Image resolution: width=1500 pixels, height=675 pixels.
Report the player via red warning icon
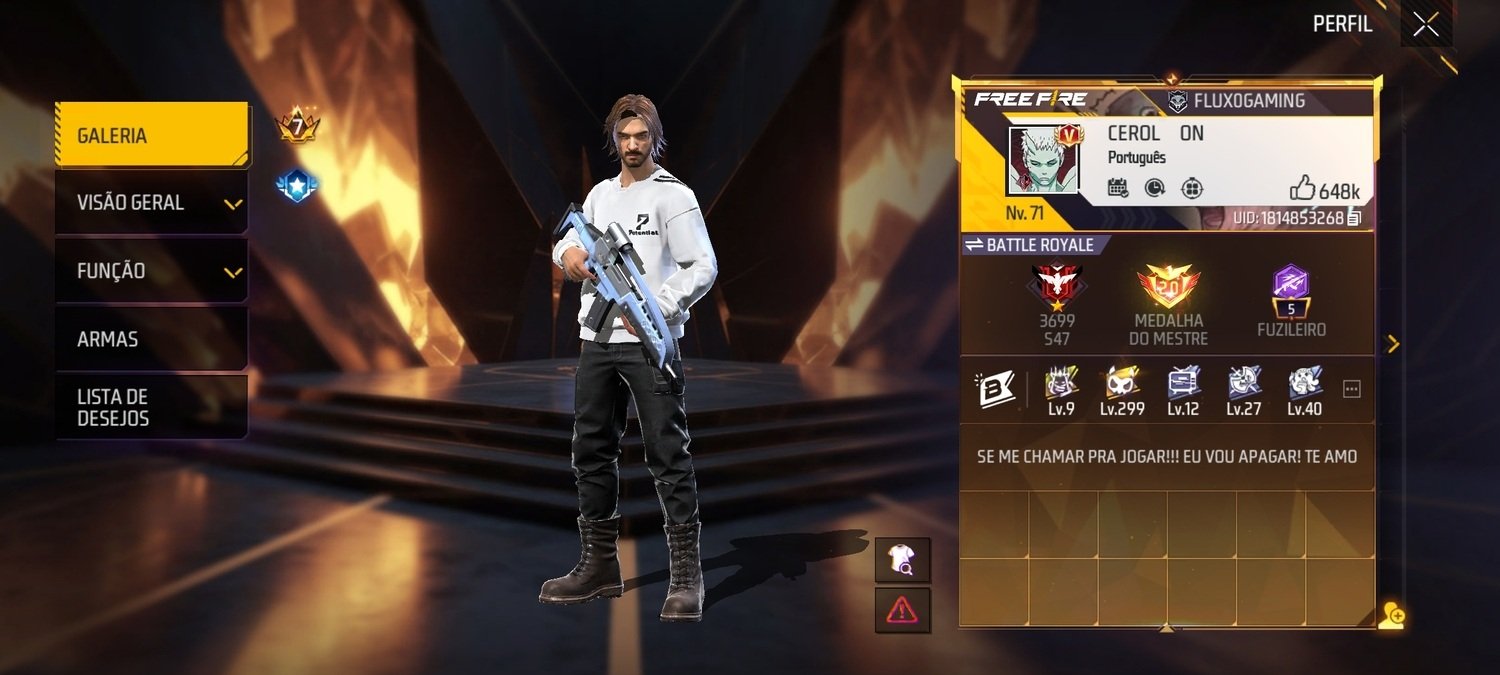coord(902,610)
